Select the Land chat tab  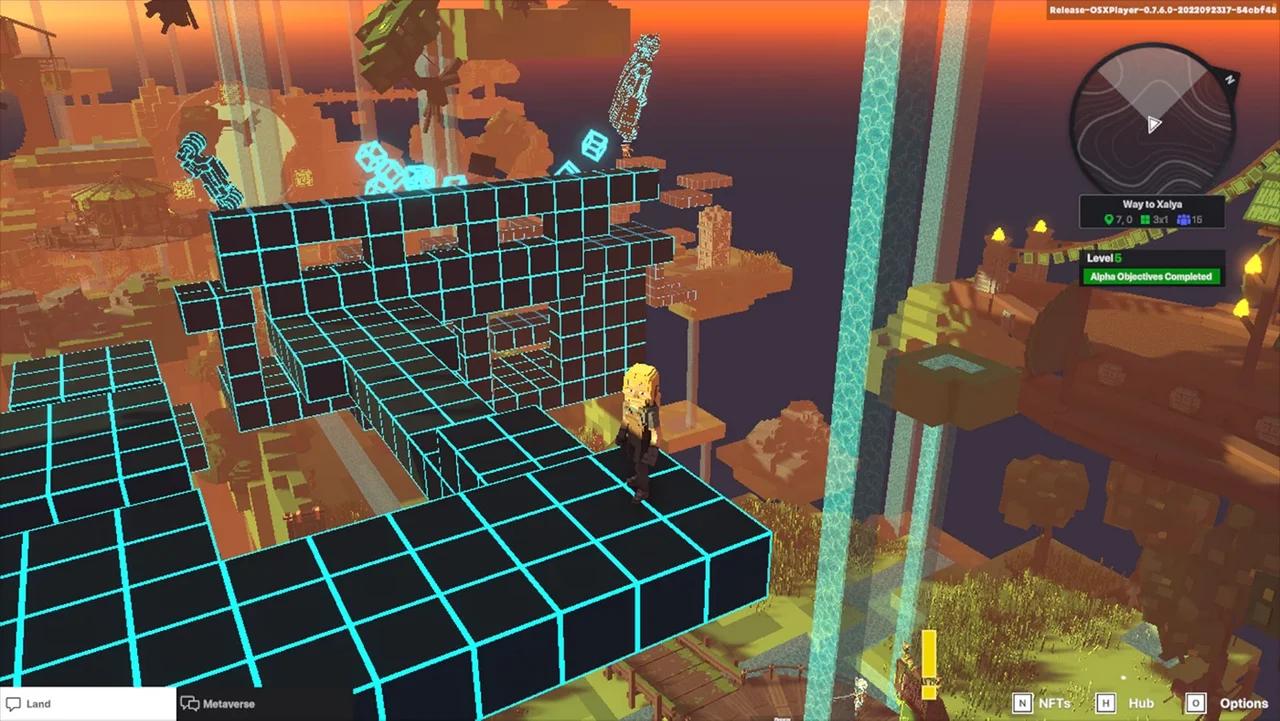click(x=40, y=703)
